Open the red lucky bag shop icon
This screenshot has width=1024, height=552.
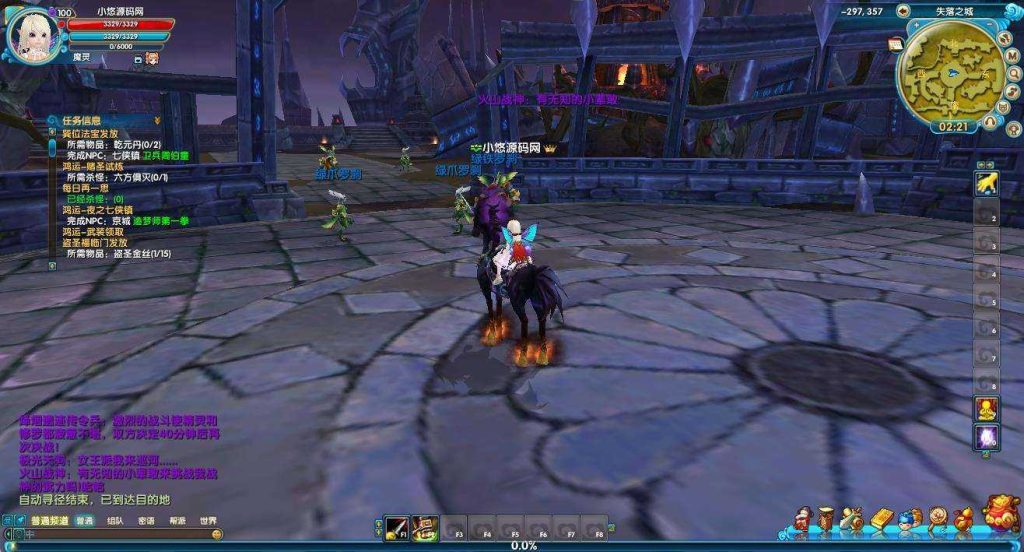[1000, 514]
